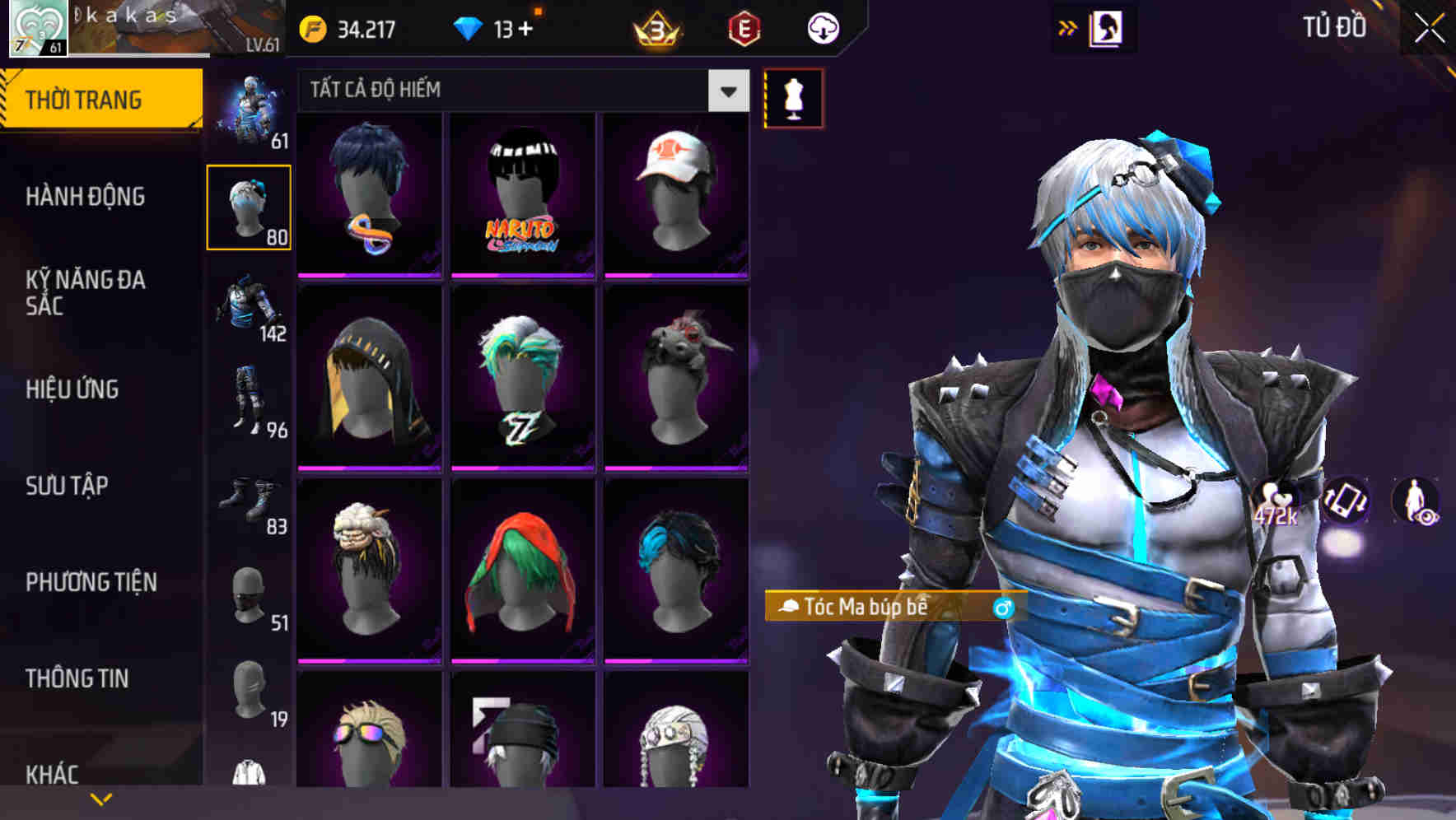Collapse sidebar with the yellow down chevron
The width and height of the screenshot is (1456, 820).
click(100, 797)
